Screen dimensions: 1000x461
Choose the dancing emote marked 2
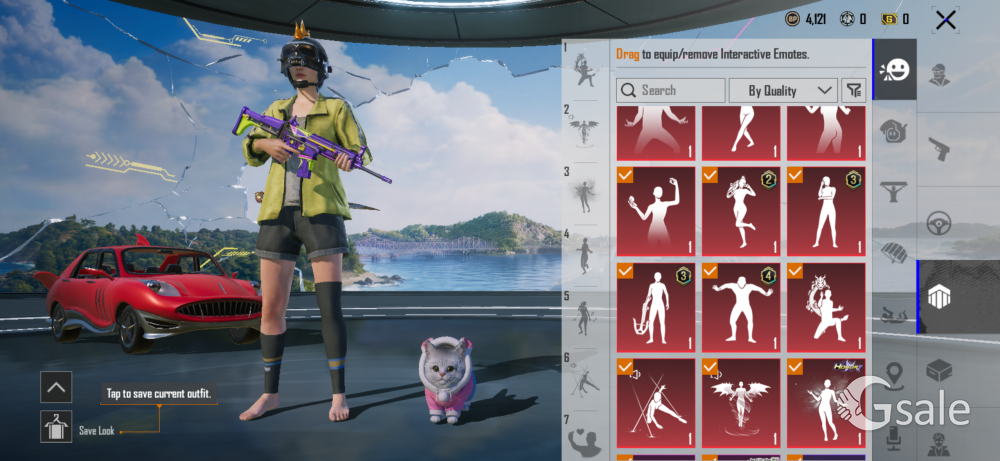[741, 211]
